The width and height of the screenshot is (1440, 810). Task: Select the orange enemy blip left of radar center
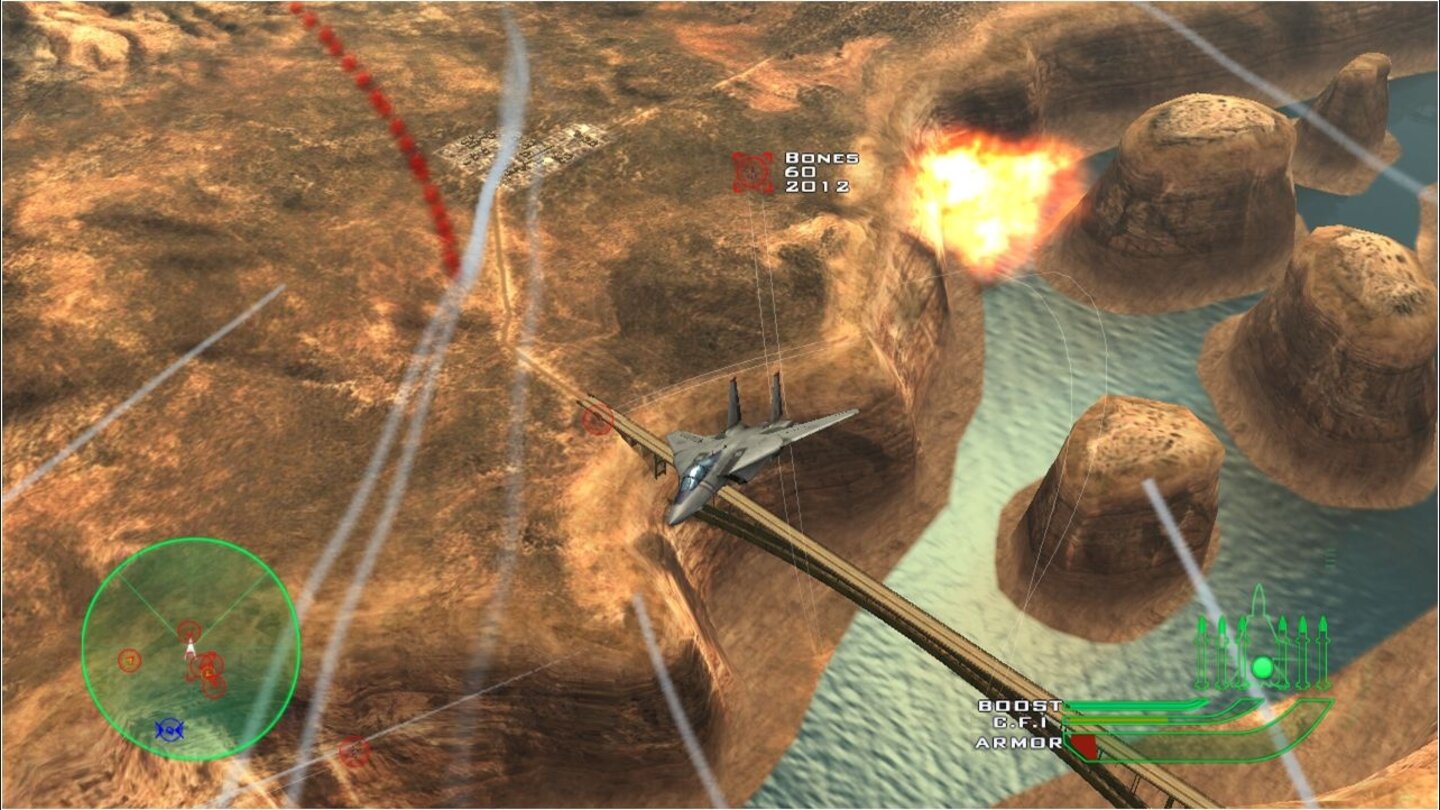130,660
